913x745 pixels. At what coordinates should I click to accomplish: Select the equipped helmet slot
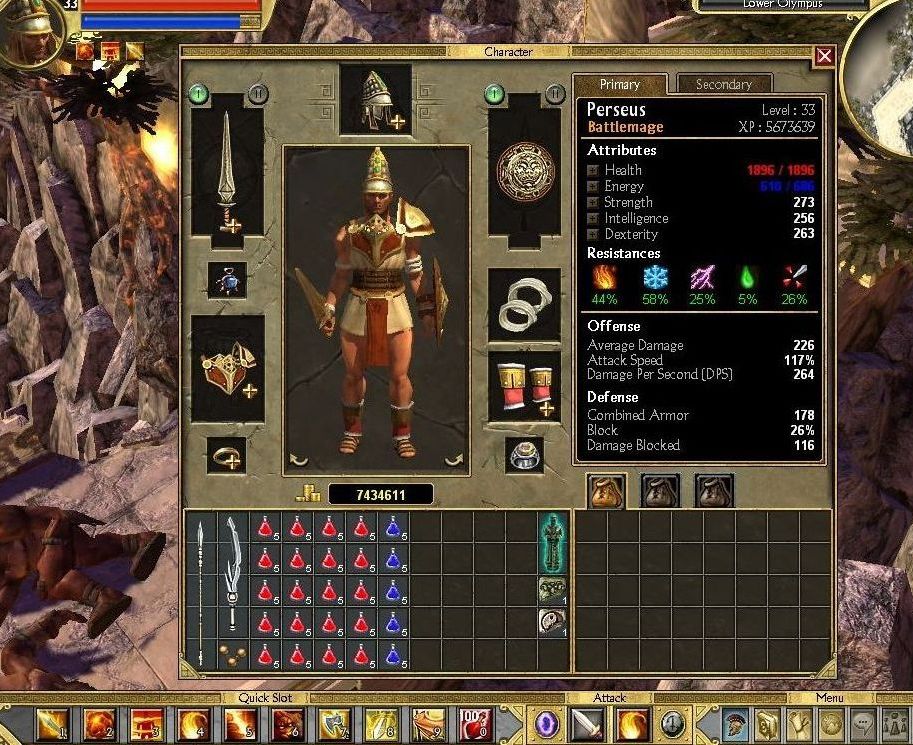tap(375, 99)
